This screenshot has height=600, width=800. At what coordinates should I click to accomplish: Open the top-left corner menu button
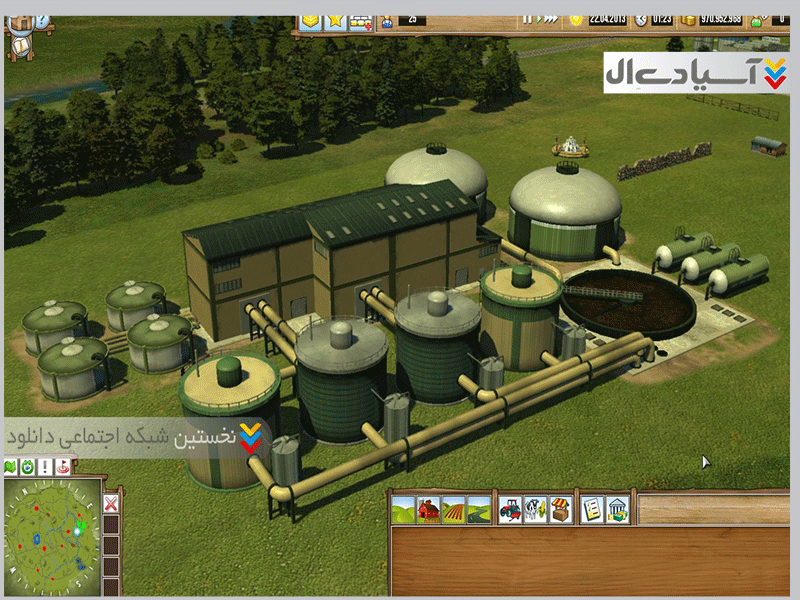pos(19,22)
